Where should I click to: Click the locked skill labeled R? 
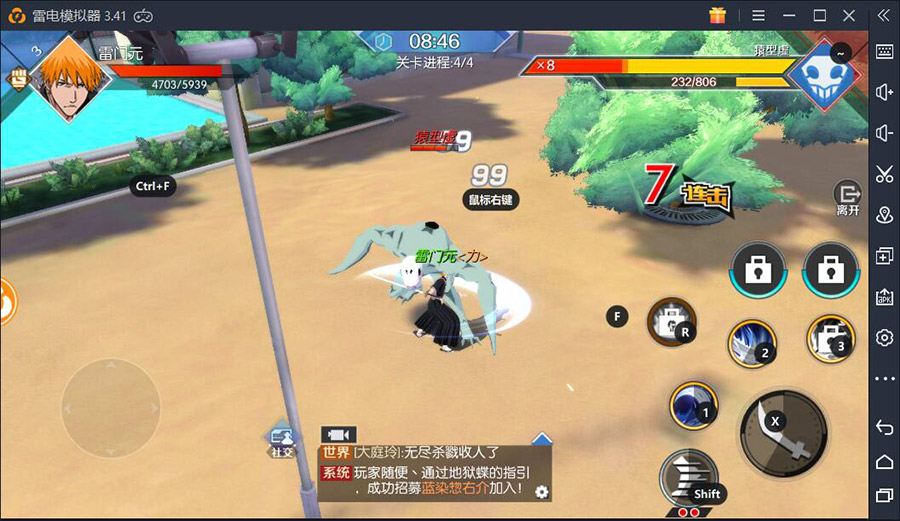point(671,321)
